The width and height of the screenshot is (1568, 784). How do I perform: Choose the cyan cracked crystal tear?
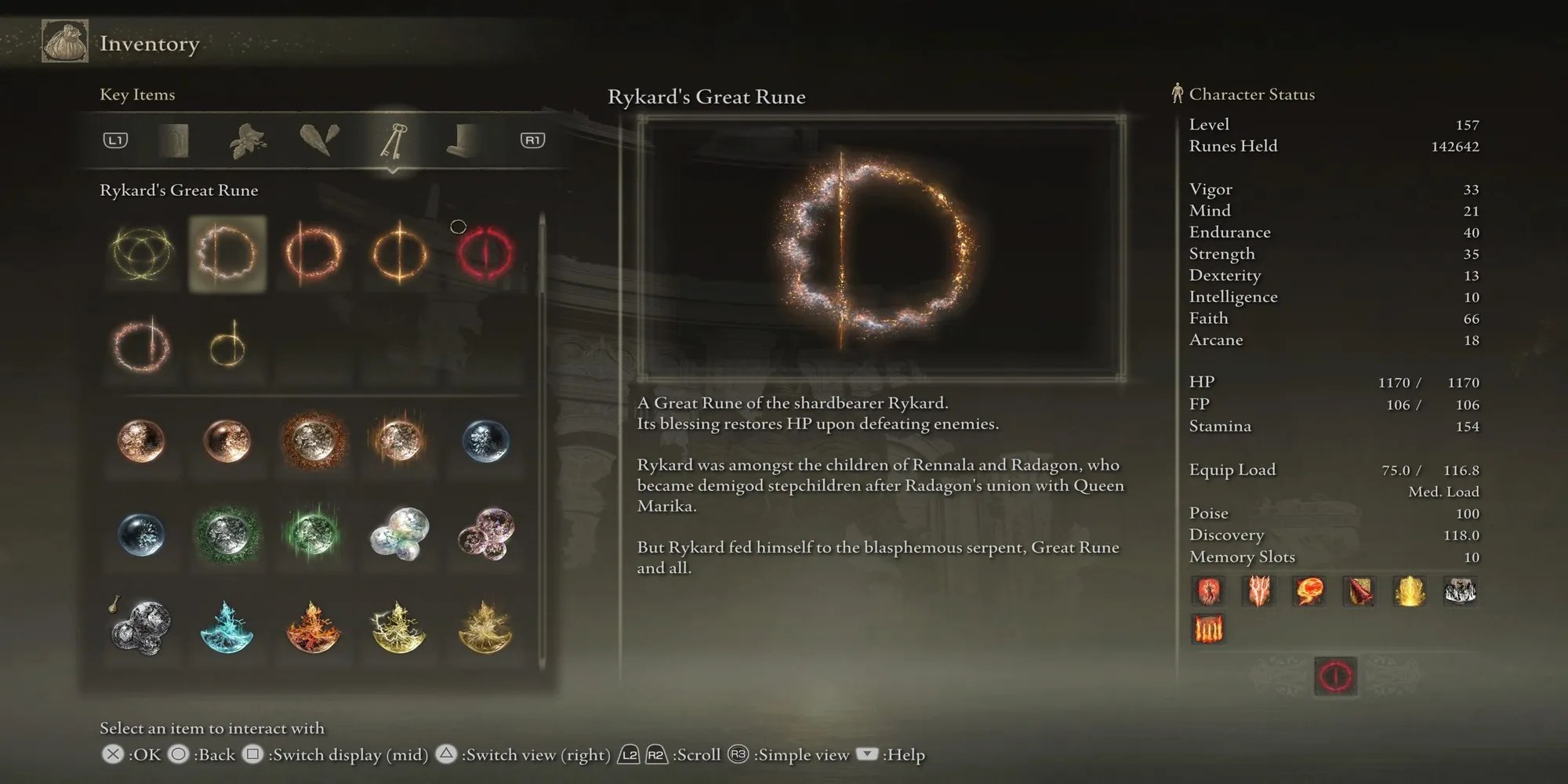(x=227, y=627)
